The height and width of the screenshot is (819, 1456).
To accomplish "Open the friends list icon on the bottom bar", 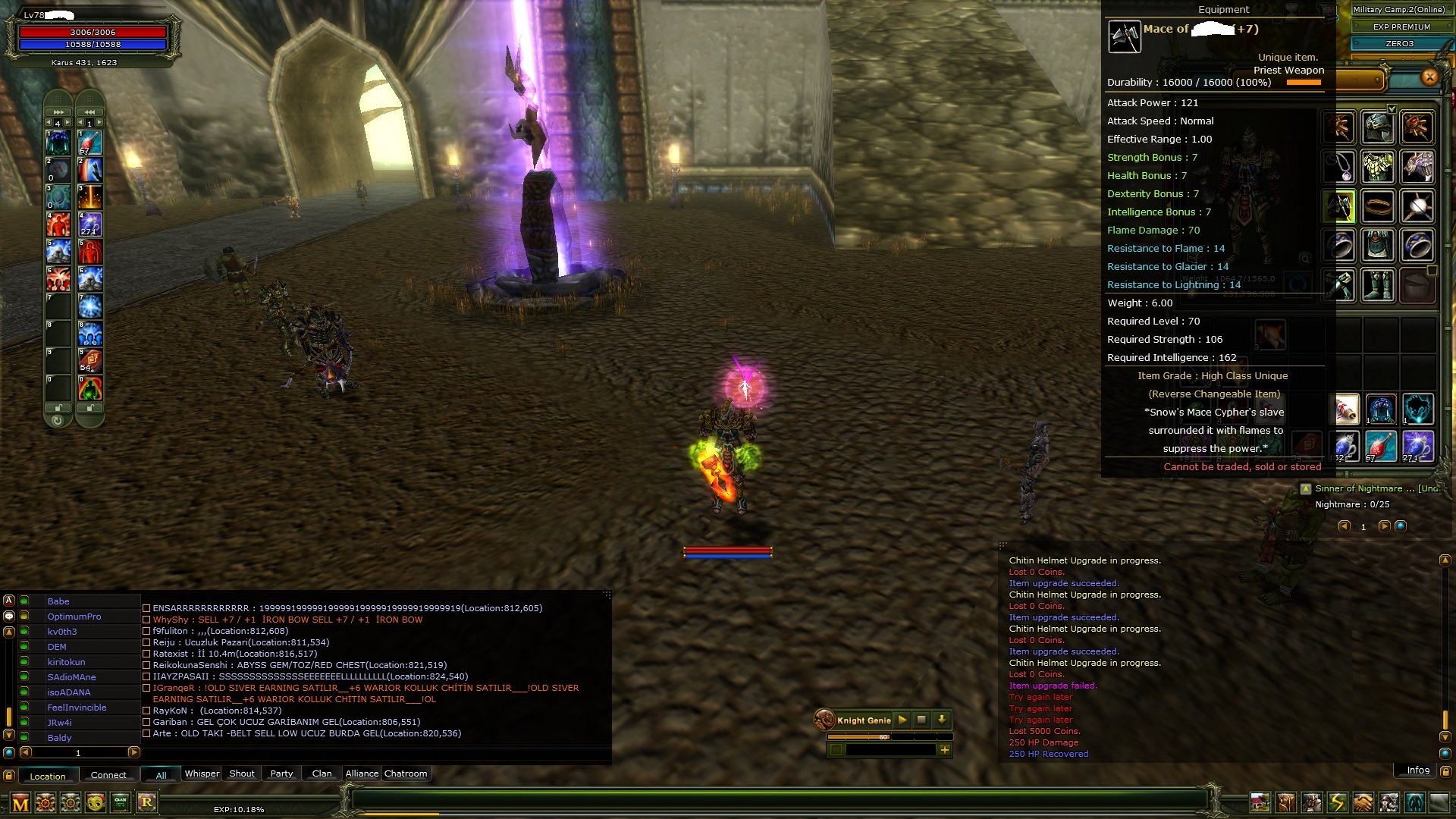I will tap(1388, 803).
